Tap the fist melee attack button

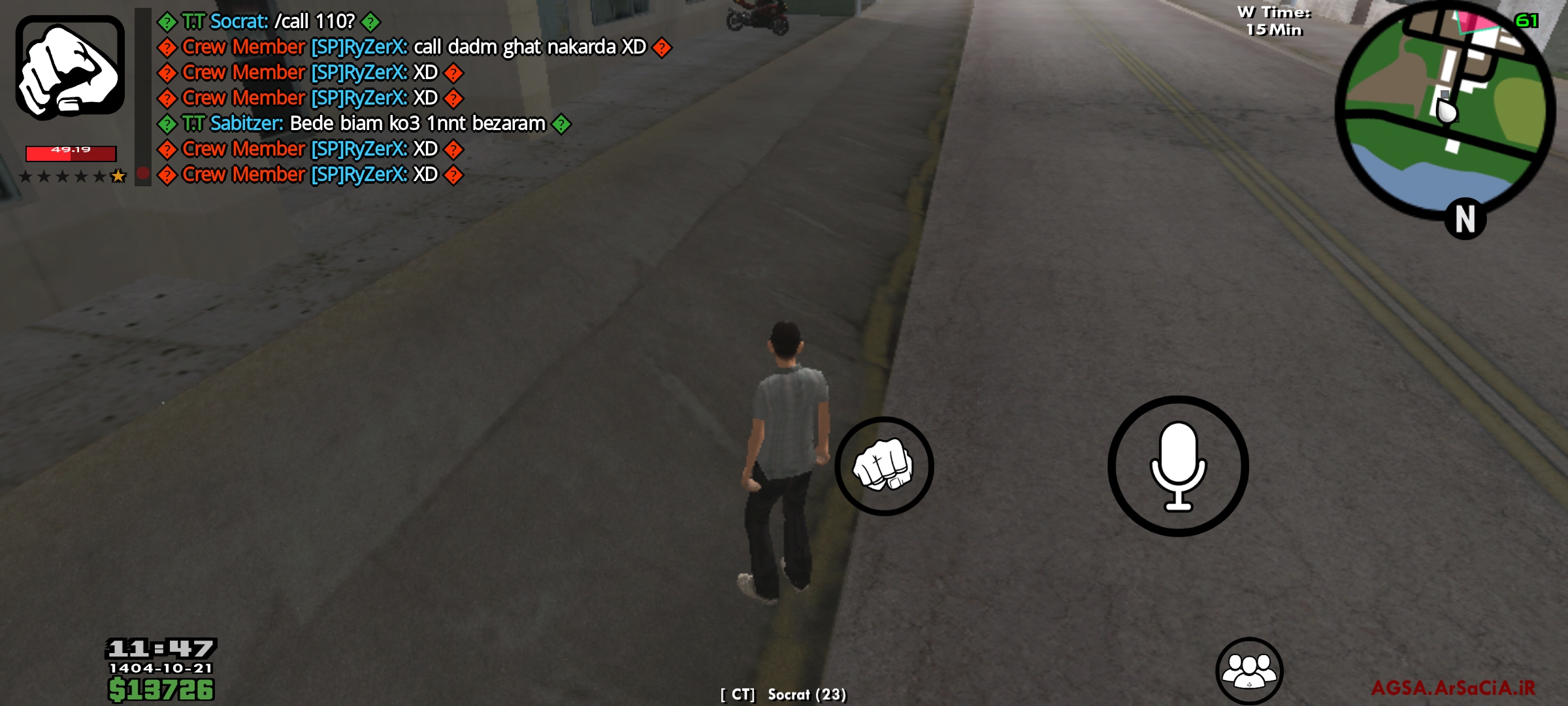click(x=884, y=465)
